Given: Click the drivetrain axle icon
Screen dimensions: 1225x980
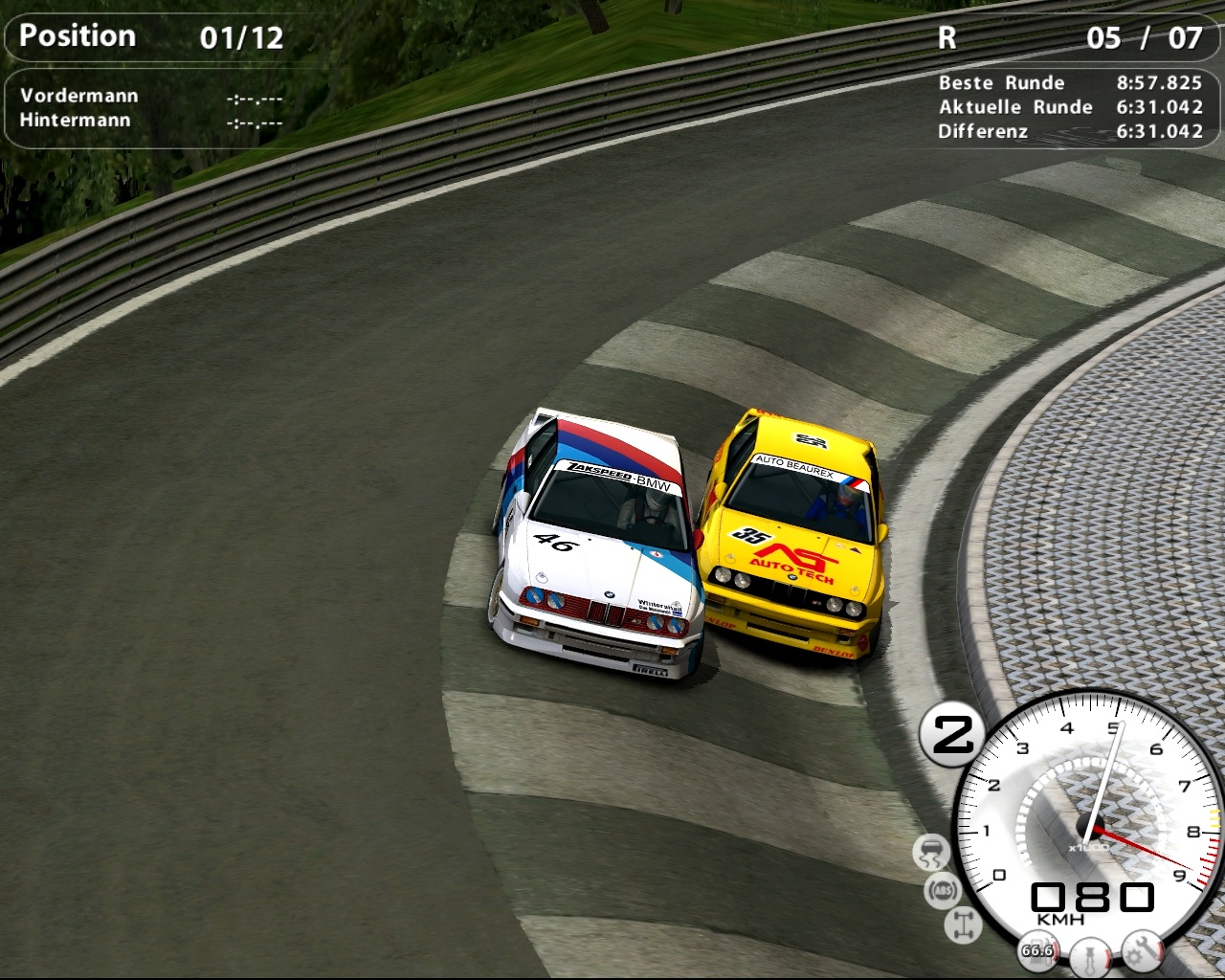Looking at the screenshot, I should [x=962, y=924].
